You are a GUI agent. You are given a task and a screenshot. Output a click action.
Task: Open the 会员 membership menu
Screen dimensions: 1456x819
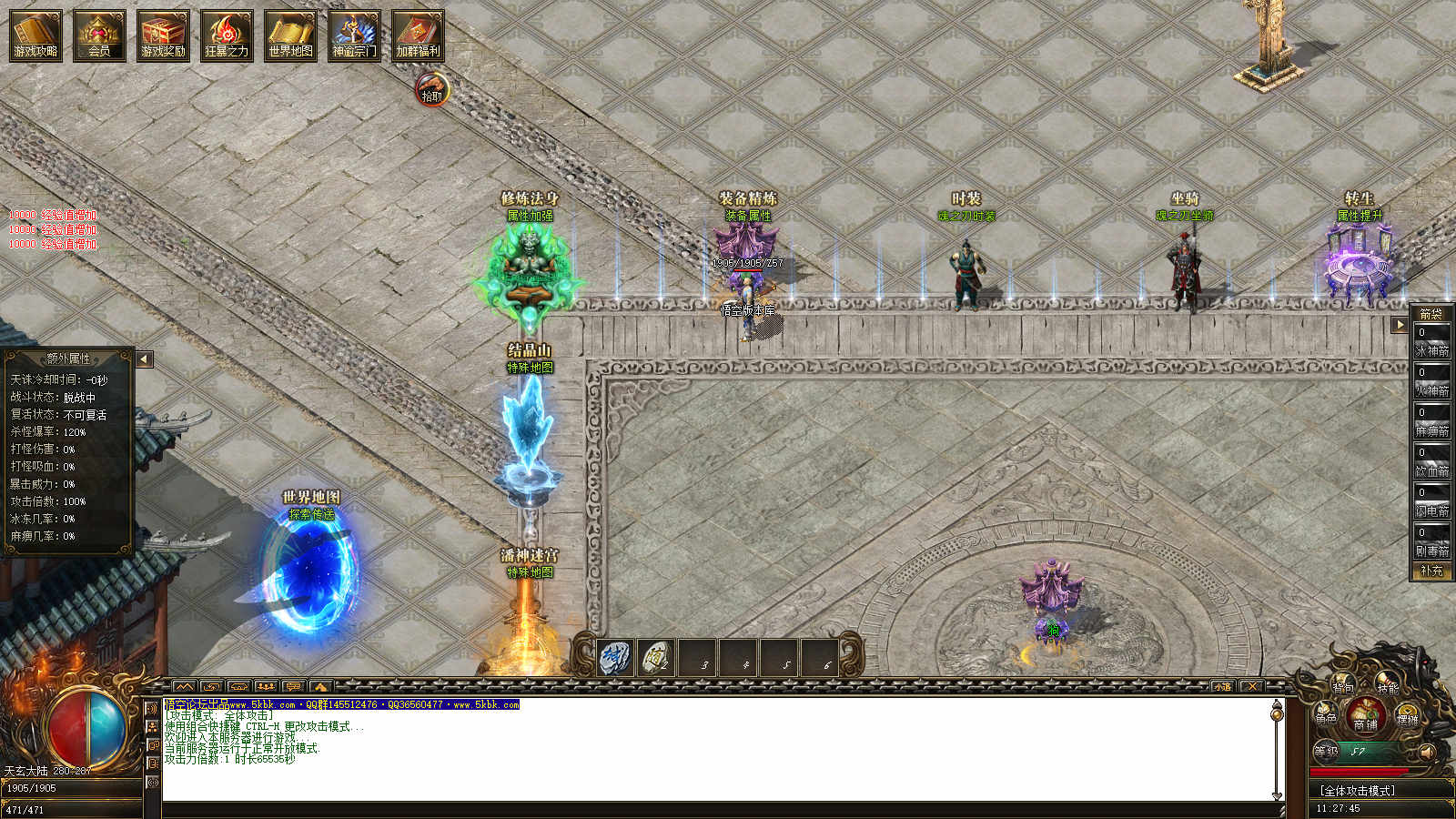99,35
